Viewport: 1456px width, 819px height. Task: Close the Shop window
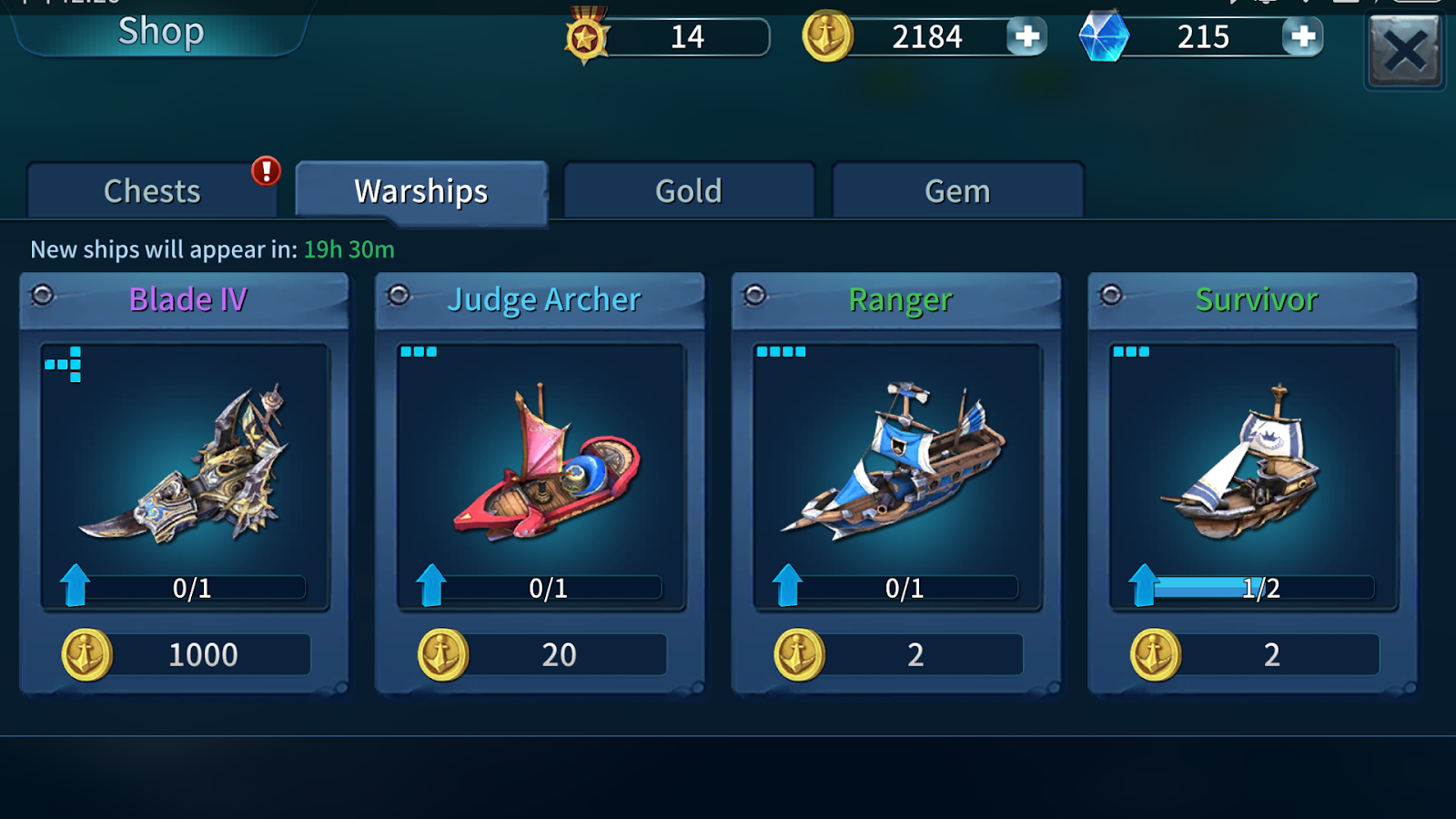point(1405,51)
